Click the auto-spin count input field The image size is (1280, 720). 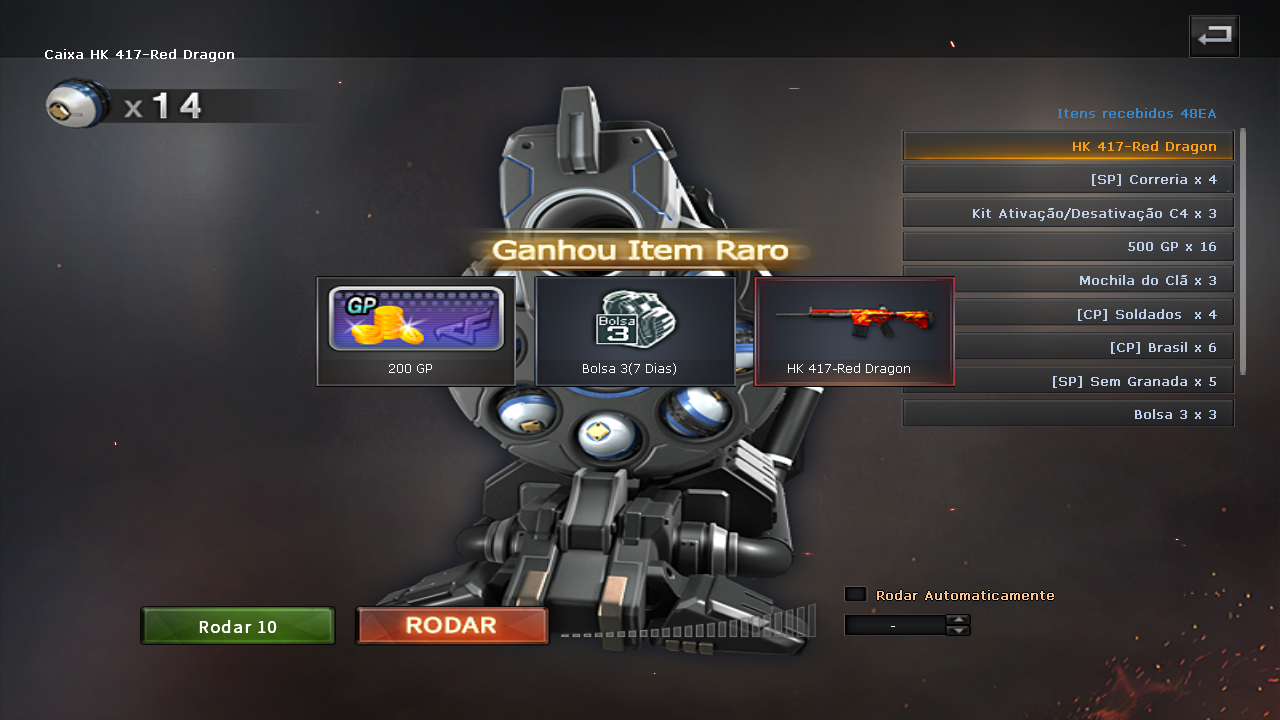pyautogui.click(x=894, y=625)
